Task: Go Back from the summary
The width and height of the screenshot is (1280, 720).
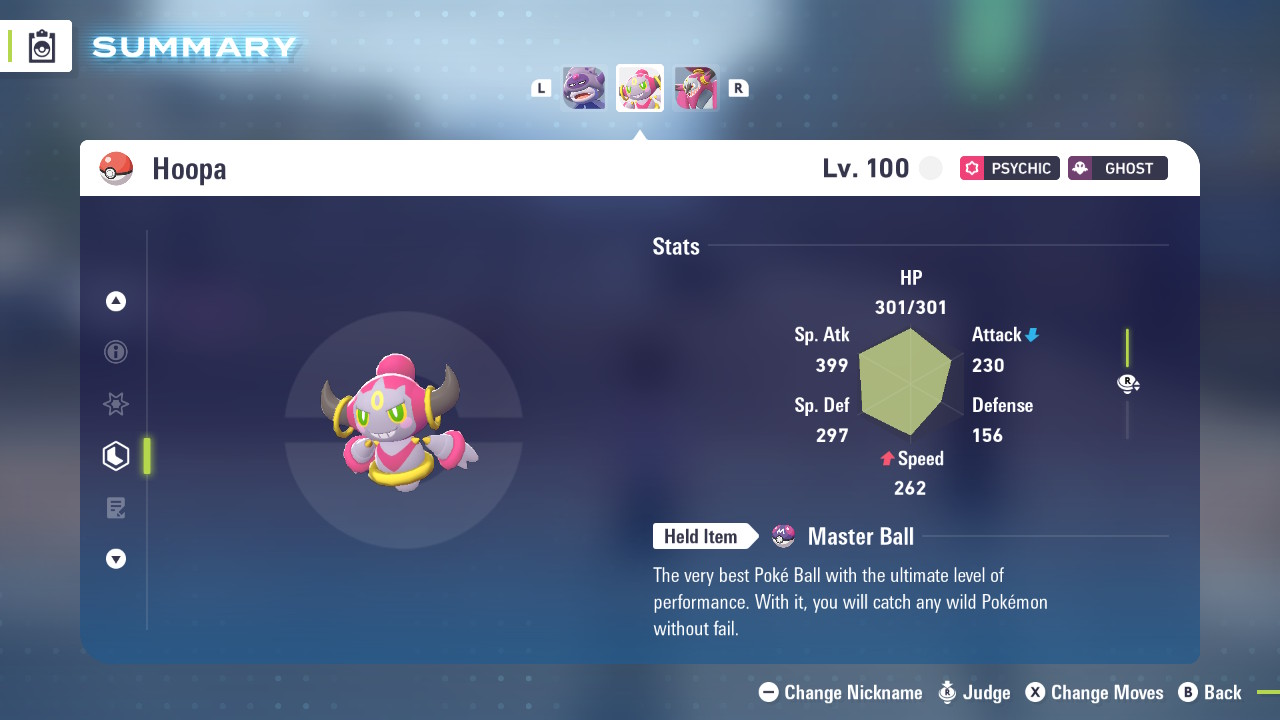Action: coord(1210,692)
